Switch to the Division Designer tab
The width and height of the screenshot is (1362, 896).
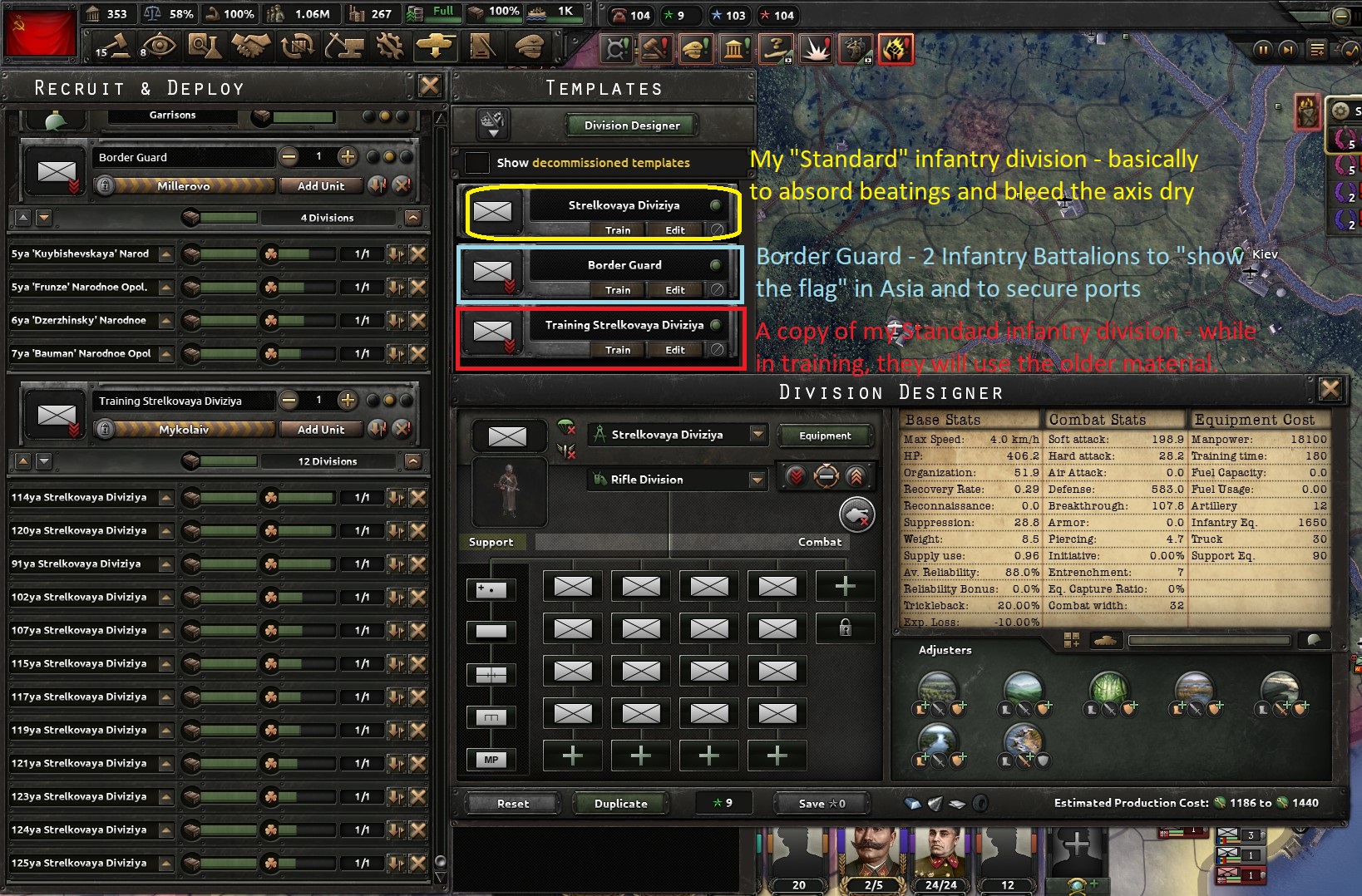pos(629,125)
